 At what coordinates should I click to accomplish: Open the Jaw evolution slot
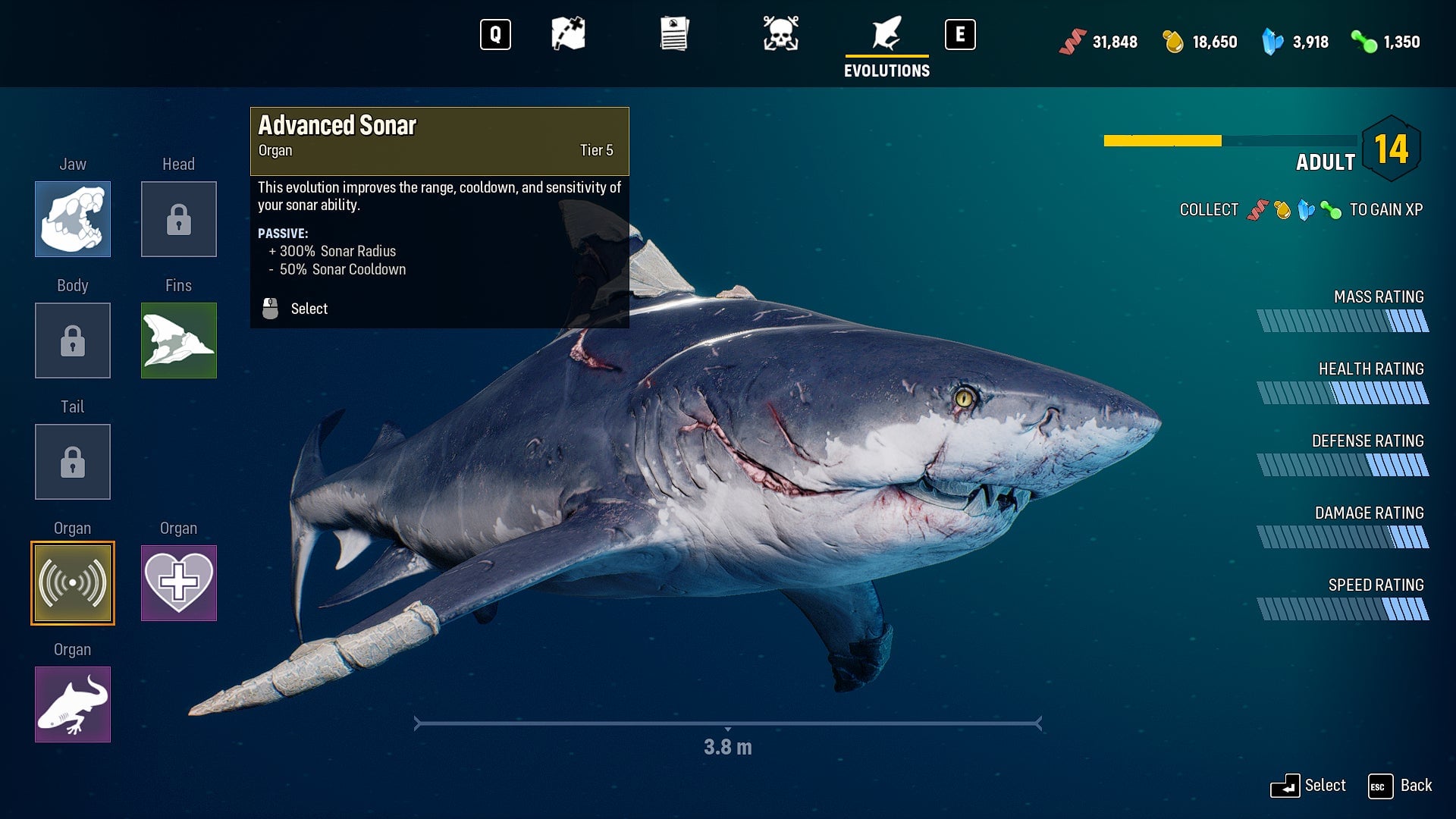pyautogui.click(x=72, y=219)
